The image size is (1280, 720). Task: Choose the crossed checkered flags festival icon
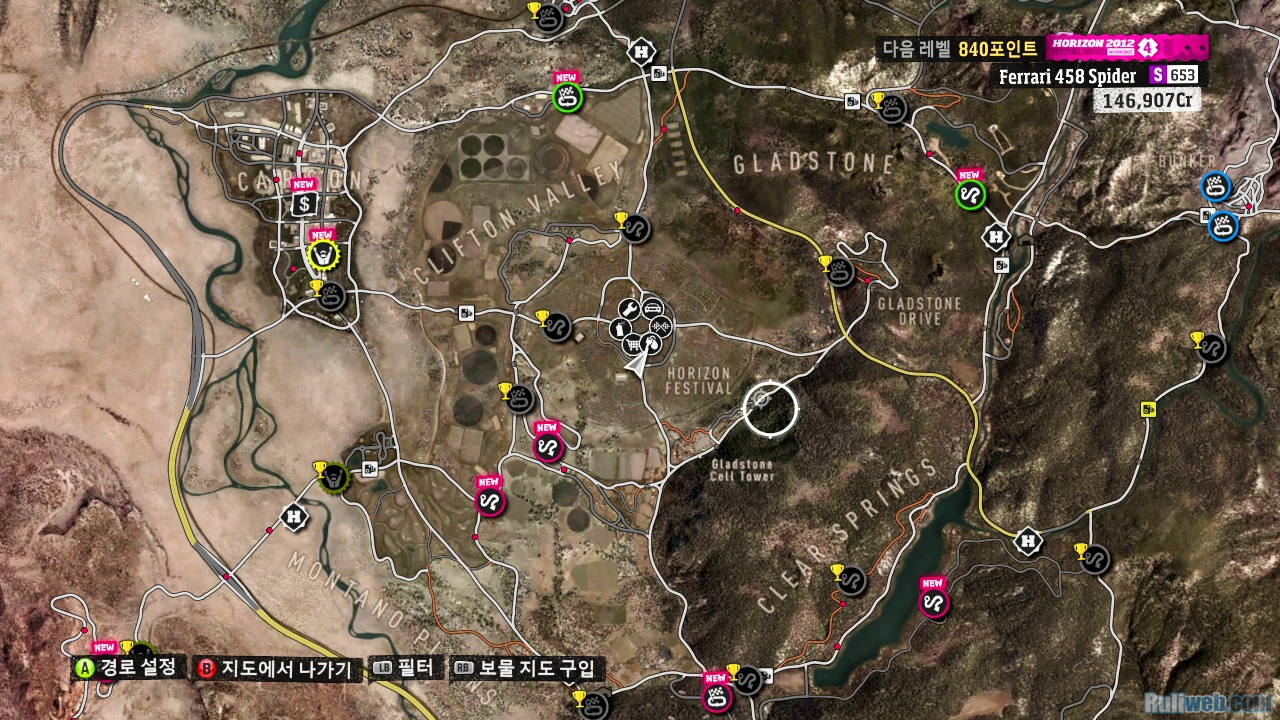[660, 326]
